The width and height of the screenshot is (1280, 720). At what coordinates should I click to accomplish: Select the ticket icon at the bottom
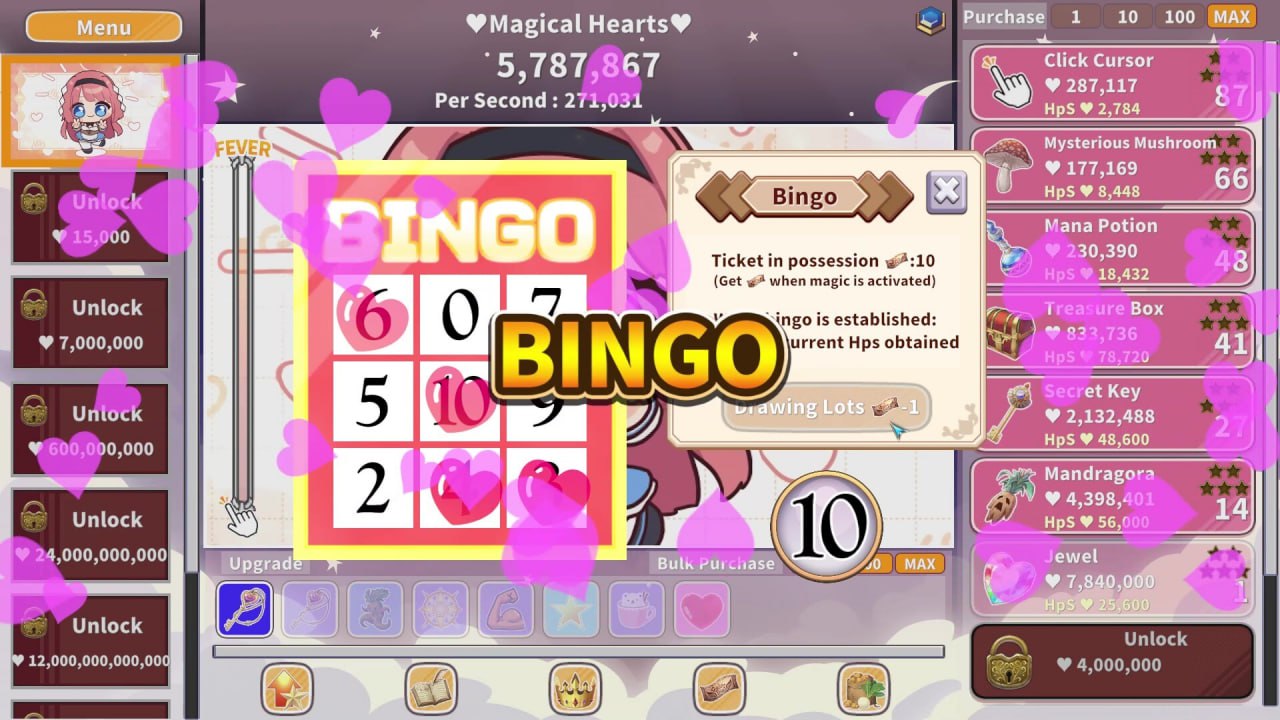(x=720, y=688)
